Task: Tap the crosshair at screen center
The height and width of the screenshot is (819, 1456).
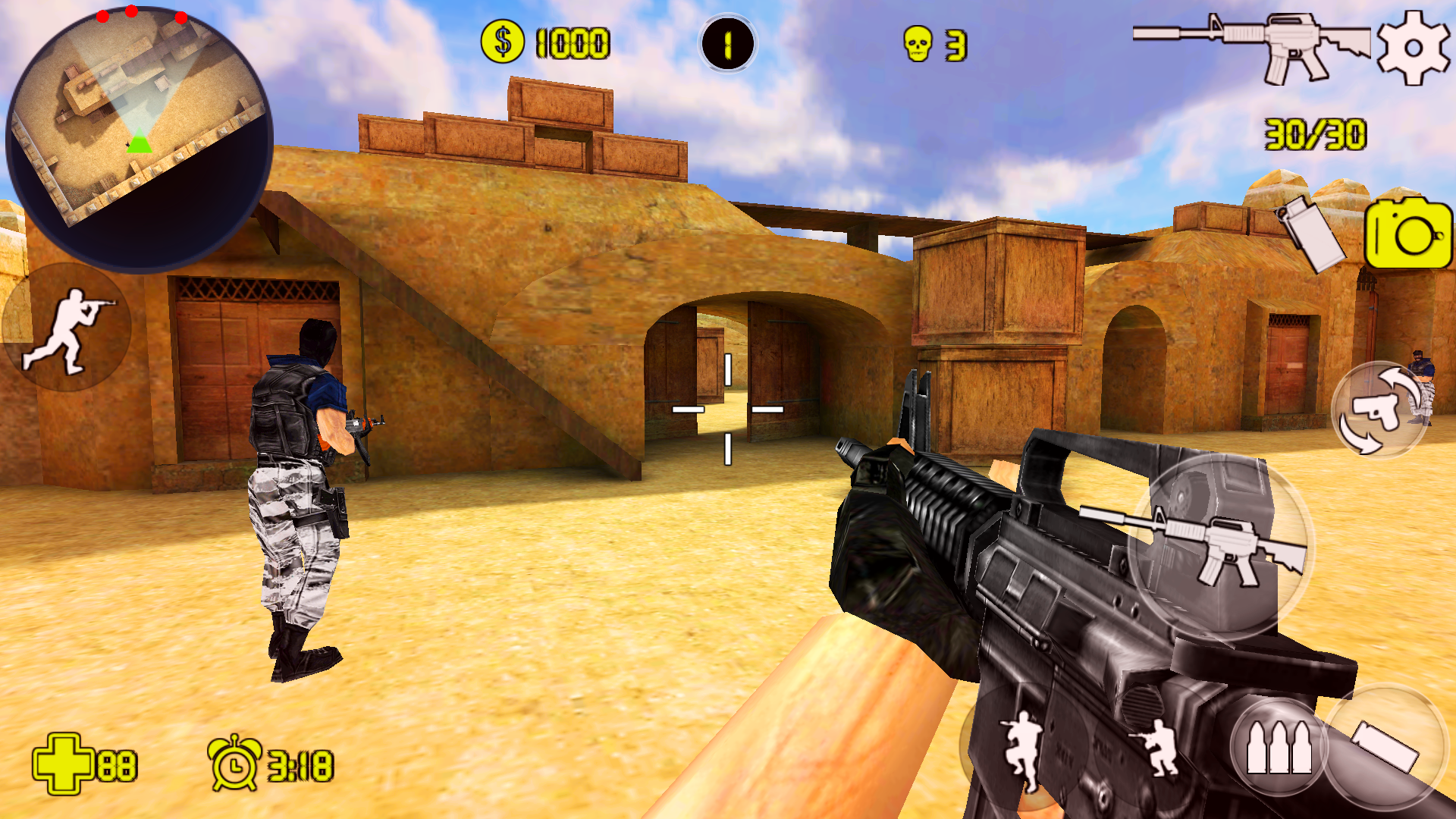Action: point(728,409)
